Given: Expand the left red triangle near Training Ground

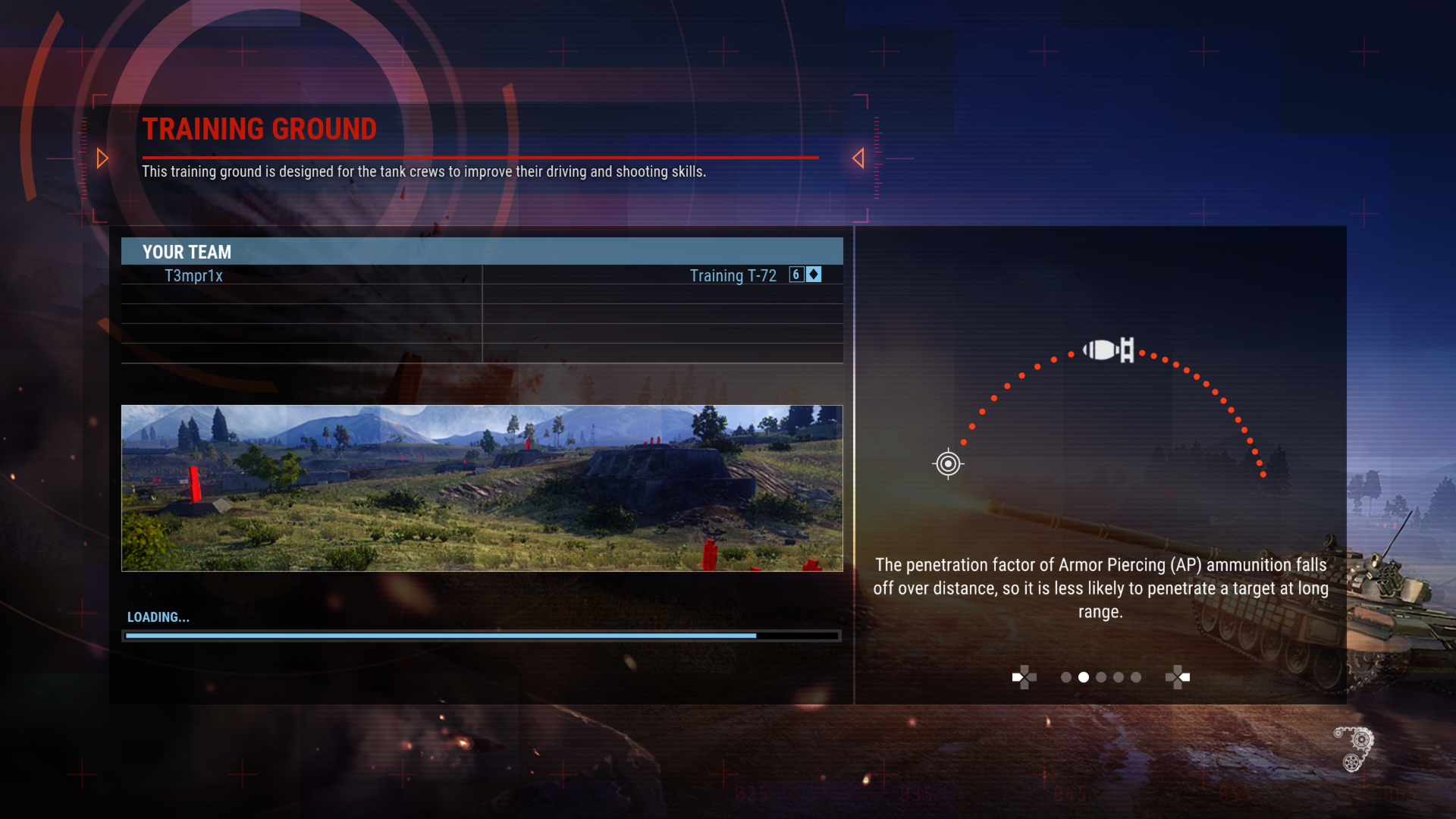Looking at the screenshot, I should click(x=102, y=158).
